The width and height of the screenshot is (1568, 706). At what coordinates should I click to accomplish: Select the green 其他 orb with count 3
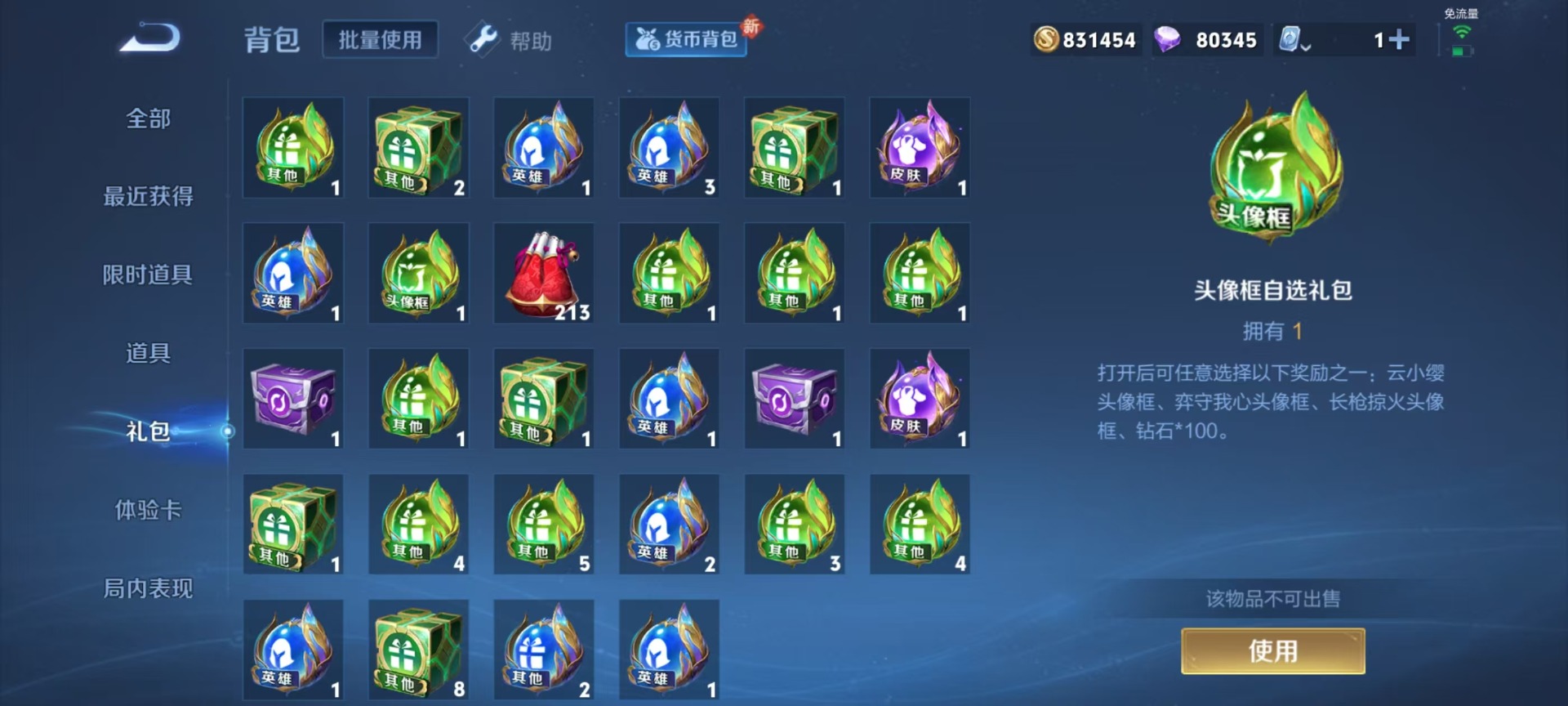(795, 525)
